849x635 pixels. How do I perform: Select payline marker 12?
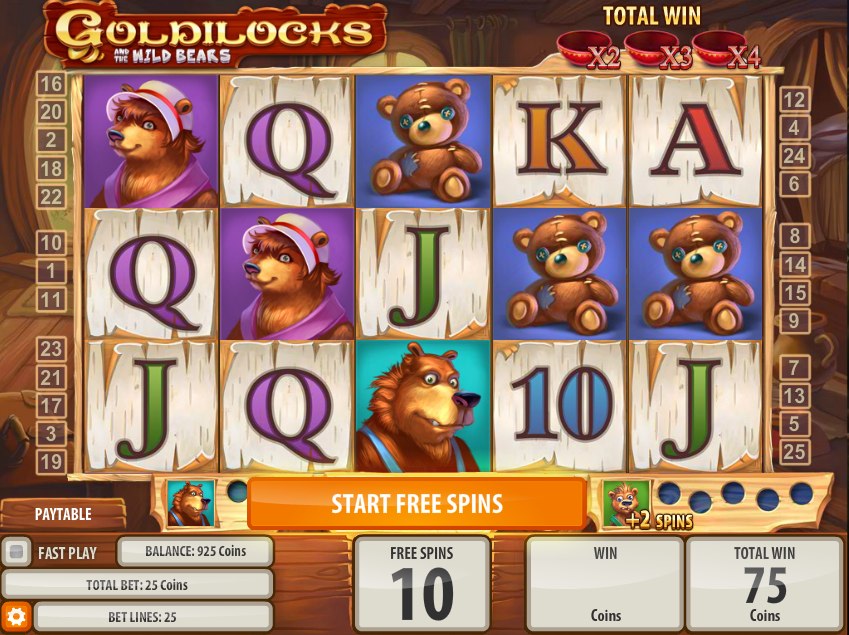794,99
